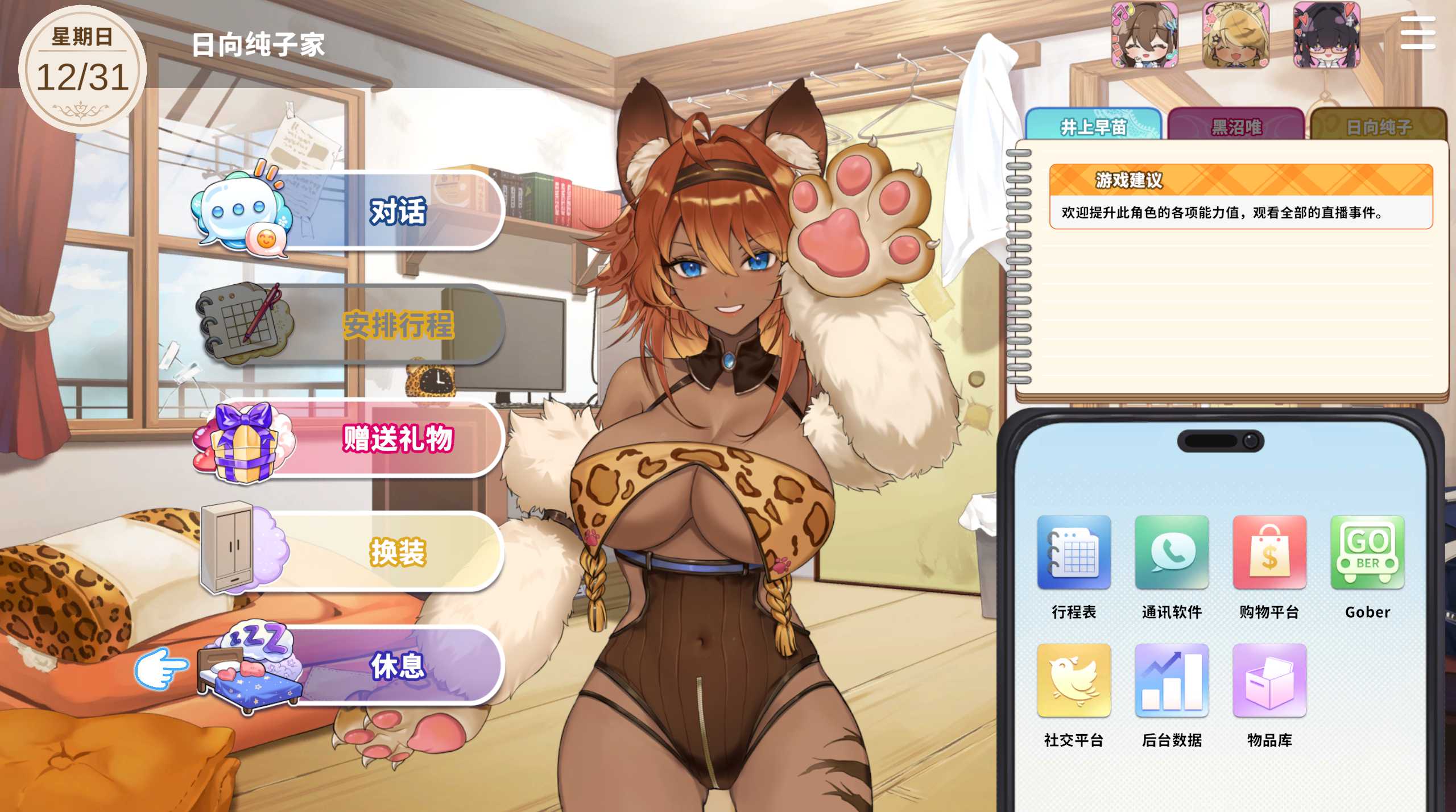
Task: Switch to the 井上早苗 tab
Action: click(1093, 126)
